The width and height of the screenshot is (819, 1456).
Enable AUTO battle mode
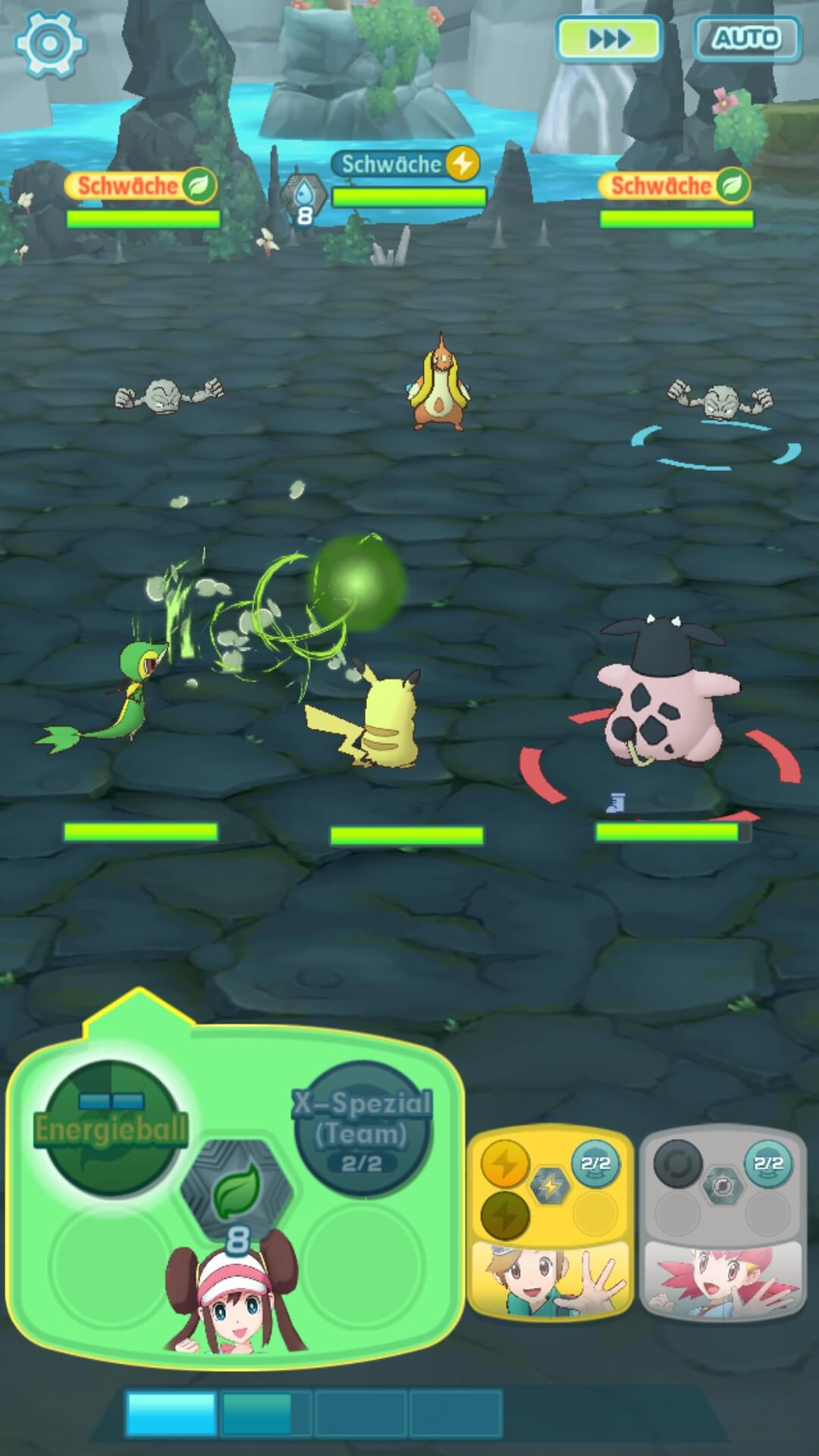(747, 38)
